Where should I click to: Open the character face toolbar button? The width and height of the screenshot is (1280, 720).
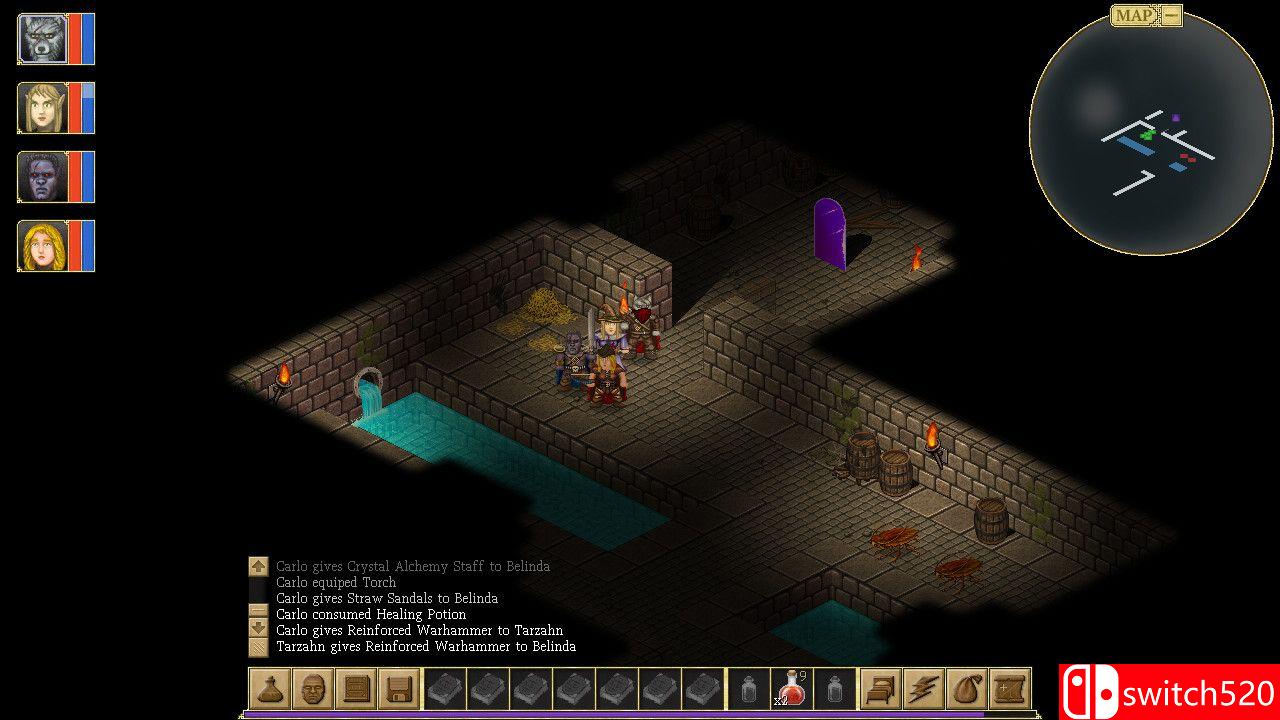coord(313,689)
